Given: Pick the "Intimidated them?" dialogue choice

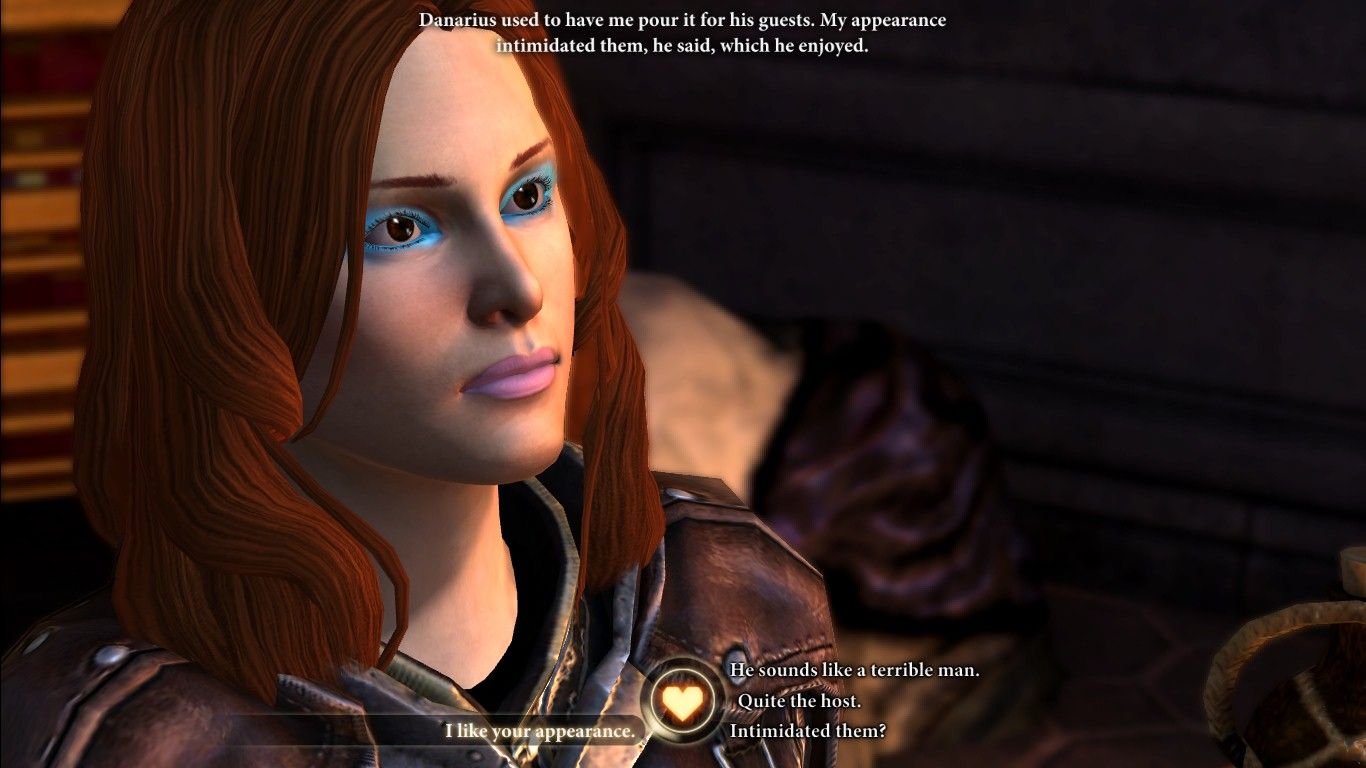Looking at the screenshot, I should [807, 731].
